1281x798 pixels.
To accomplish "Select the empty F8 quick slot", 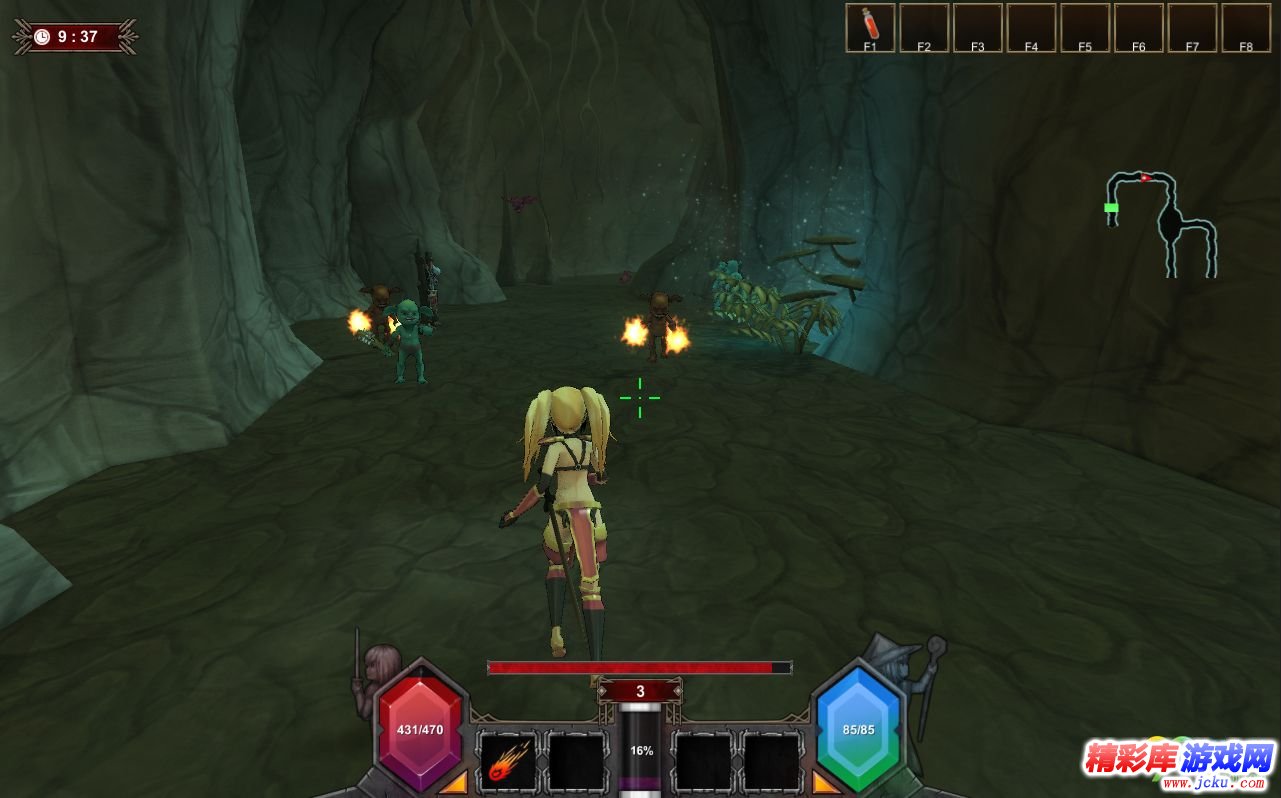I will [1246, 26].
